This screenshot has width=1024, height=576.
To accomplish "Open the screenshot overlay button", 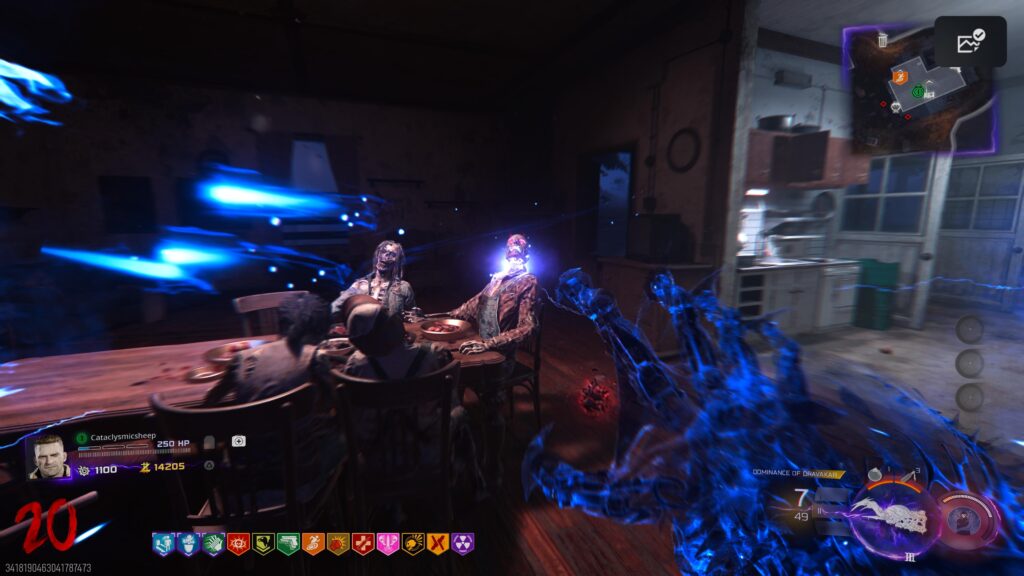I will (x=970, y=42).
